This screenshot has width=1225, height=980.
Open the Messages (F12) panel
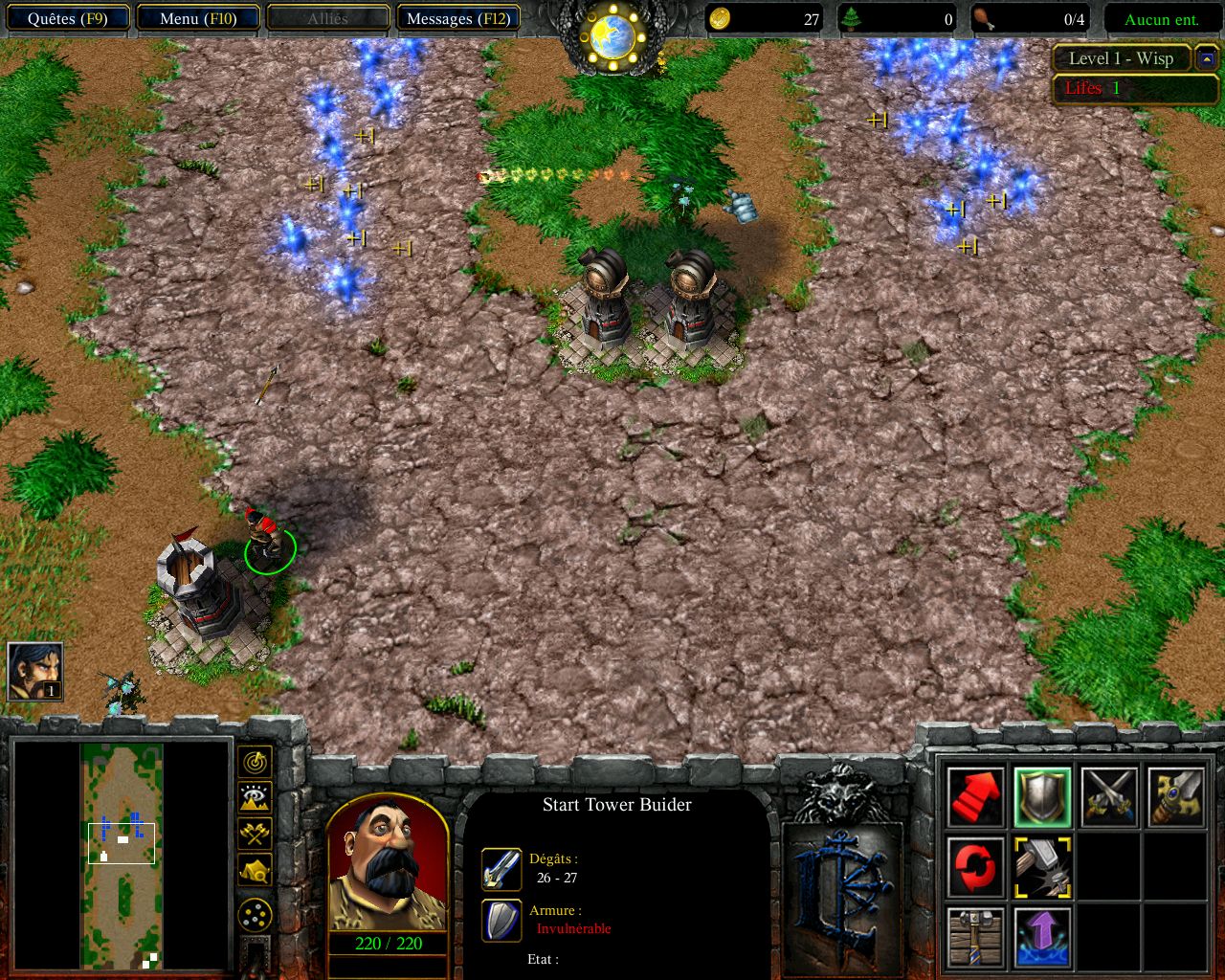pos(457,17)
